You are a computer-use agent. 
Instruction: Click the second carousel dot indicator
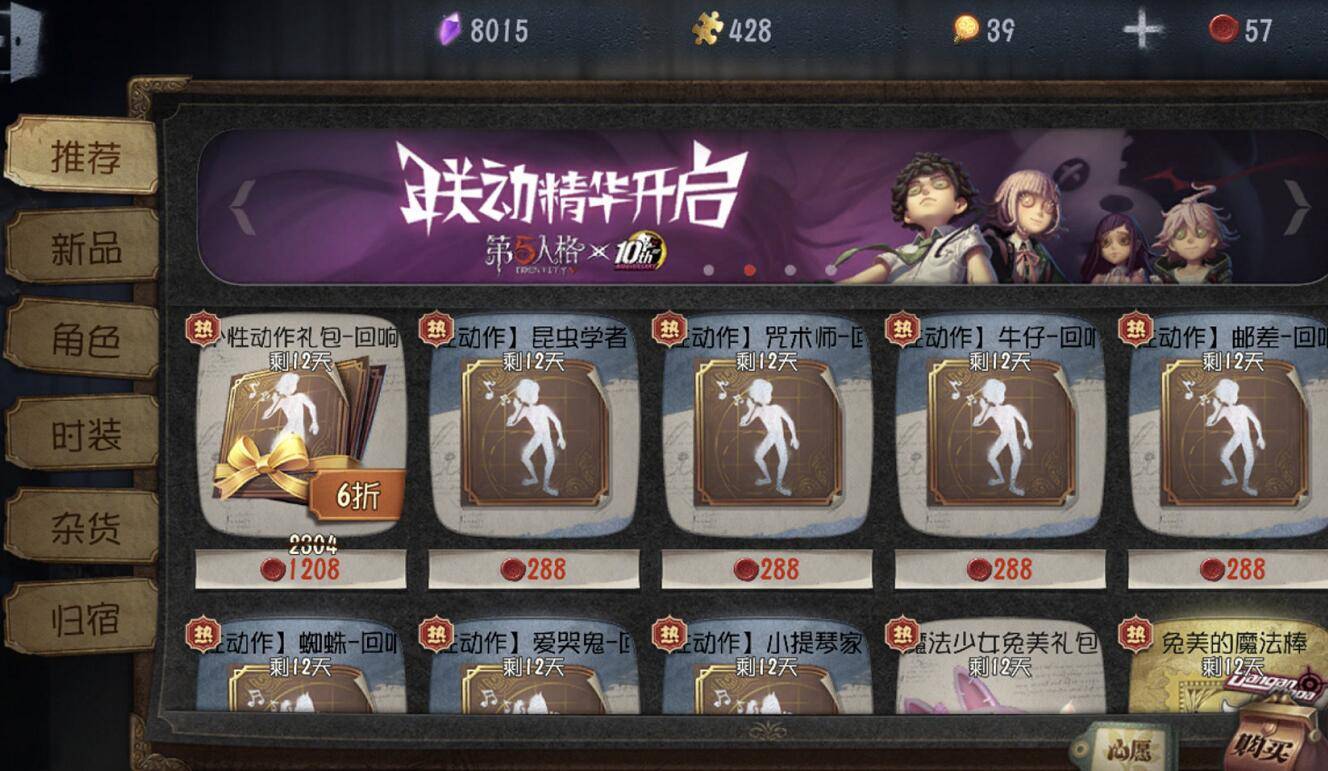[749, 268]
